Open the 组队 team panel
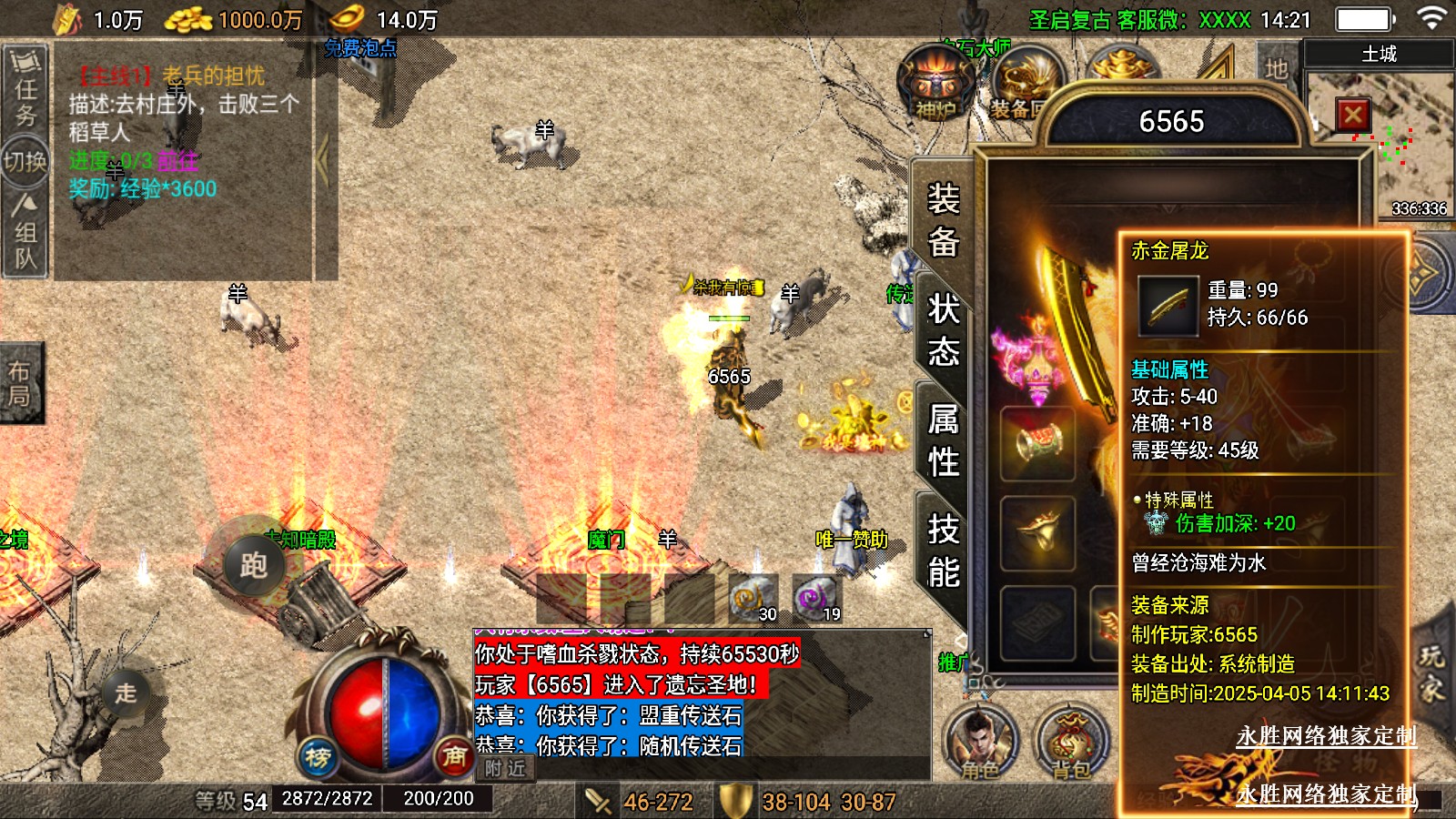The image size is (1456, 819). point(25,233)
